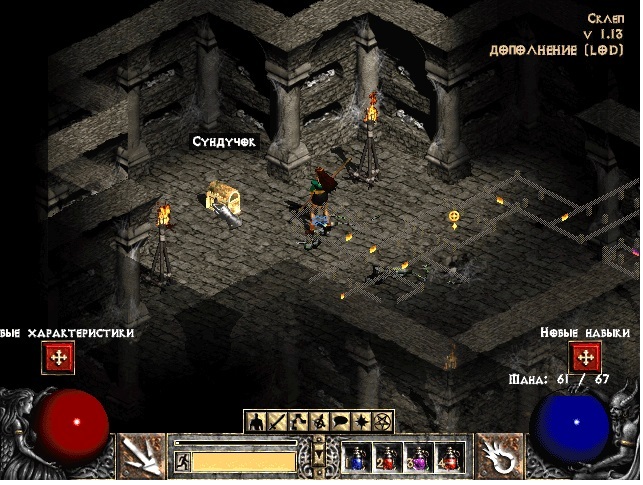Open the party screen icon

pos(320,421)
